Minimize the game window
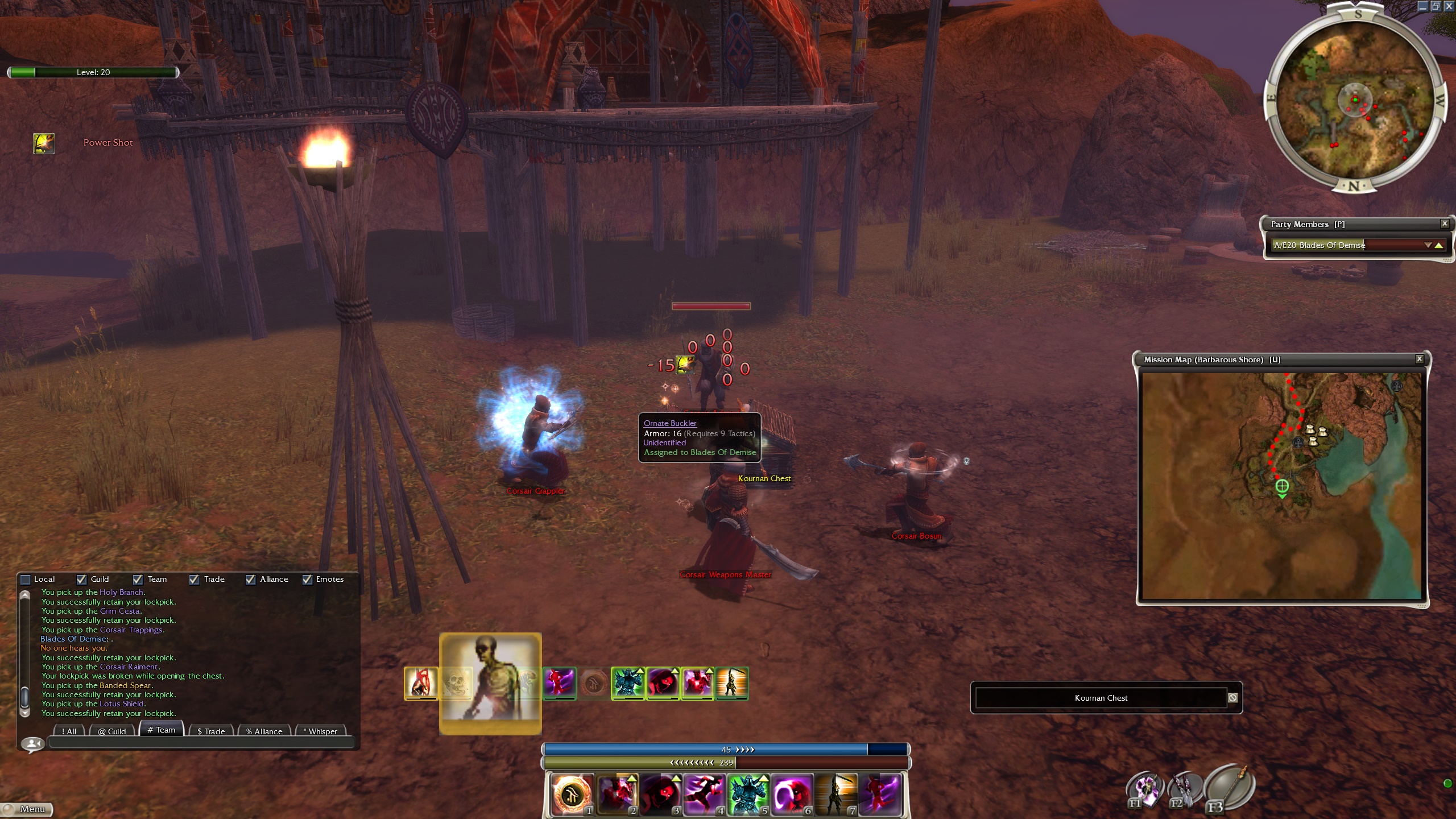The width and height of the screenshot is (1456, 819). (1422, 6)
